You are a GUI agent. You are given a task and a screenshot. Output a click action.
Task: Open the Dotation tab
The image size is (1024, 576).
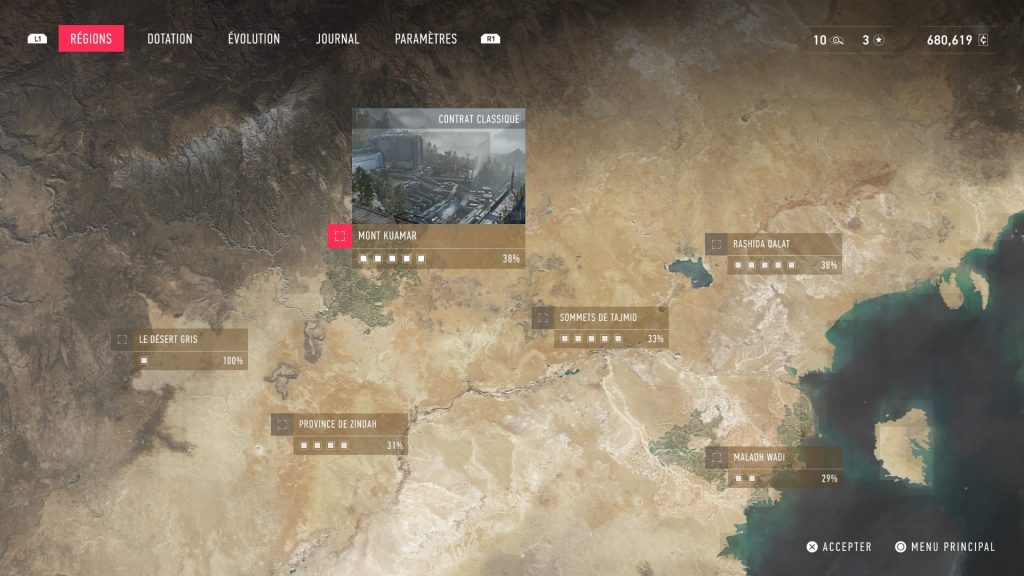(x=169, y=39)
